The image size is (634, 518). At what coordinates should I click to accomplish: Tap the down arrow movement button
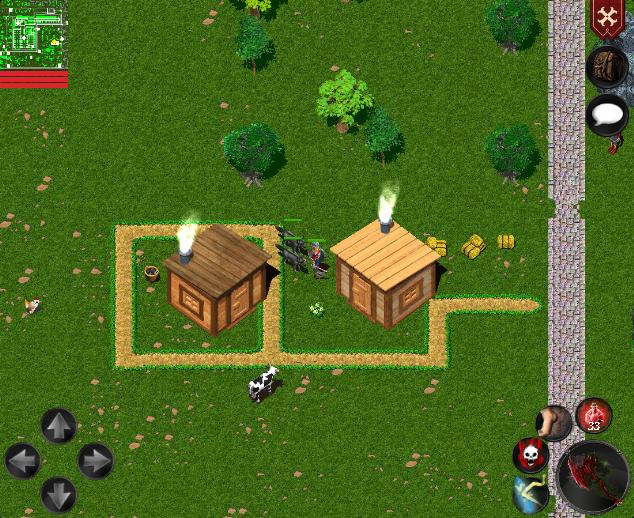point(58,495)
